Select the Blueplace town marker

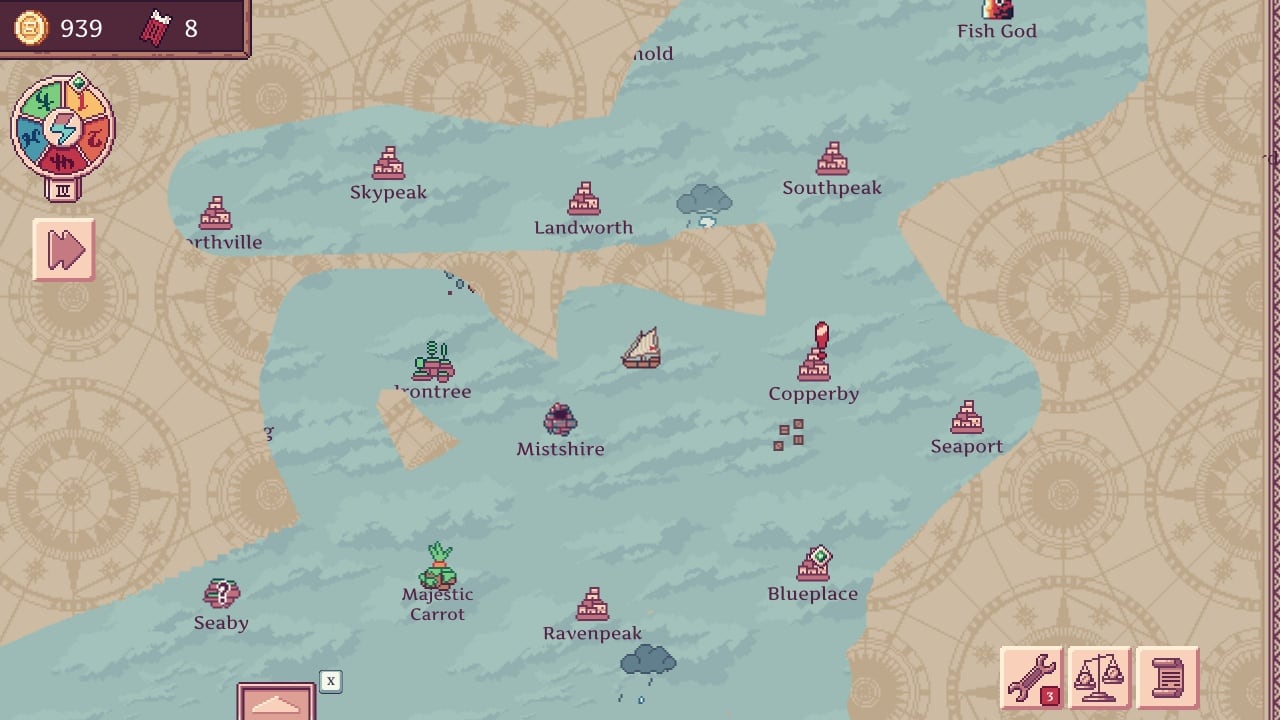point(813,567)
